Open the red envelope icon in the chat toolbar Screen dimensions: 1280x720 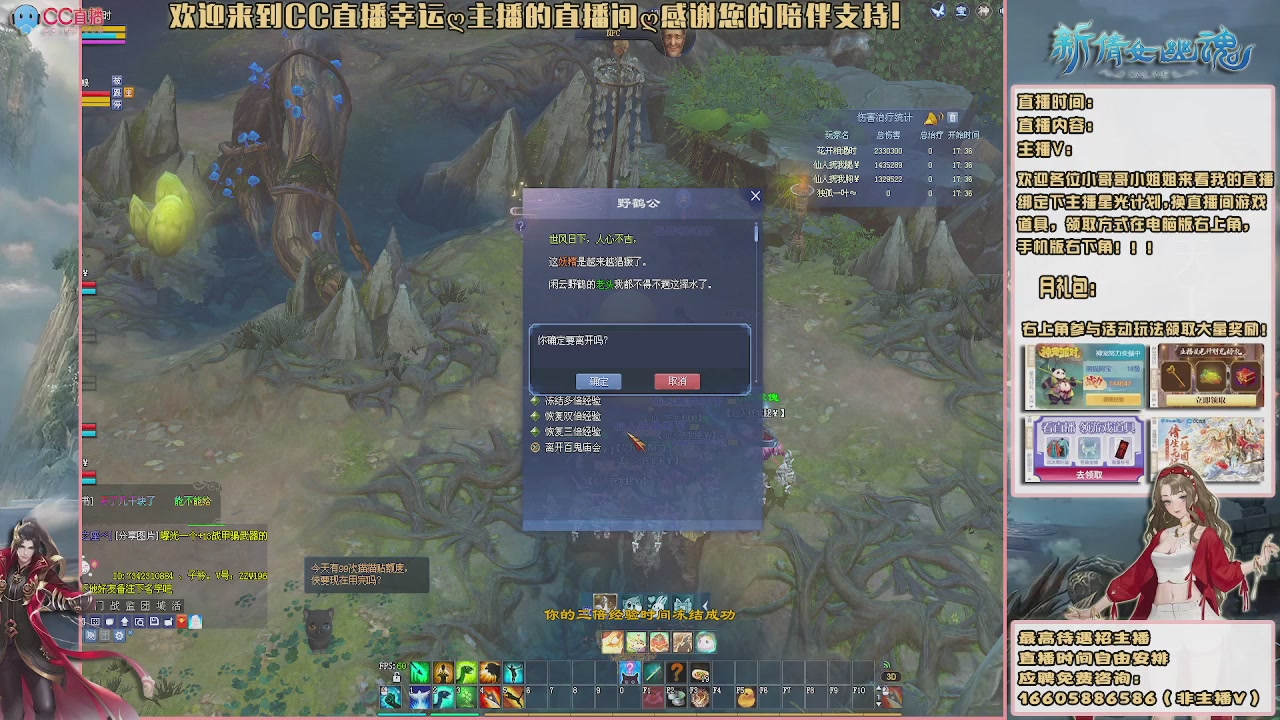point(181,621)
